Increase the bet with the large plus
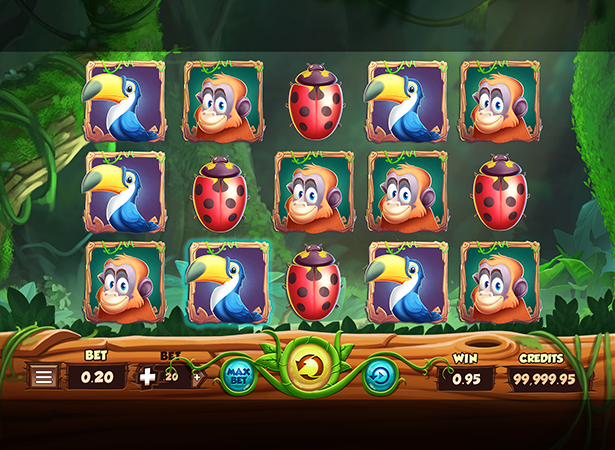The height and width of the screenshot is (450, 615). click(x=148, y=377)
